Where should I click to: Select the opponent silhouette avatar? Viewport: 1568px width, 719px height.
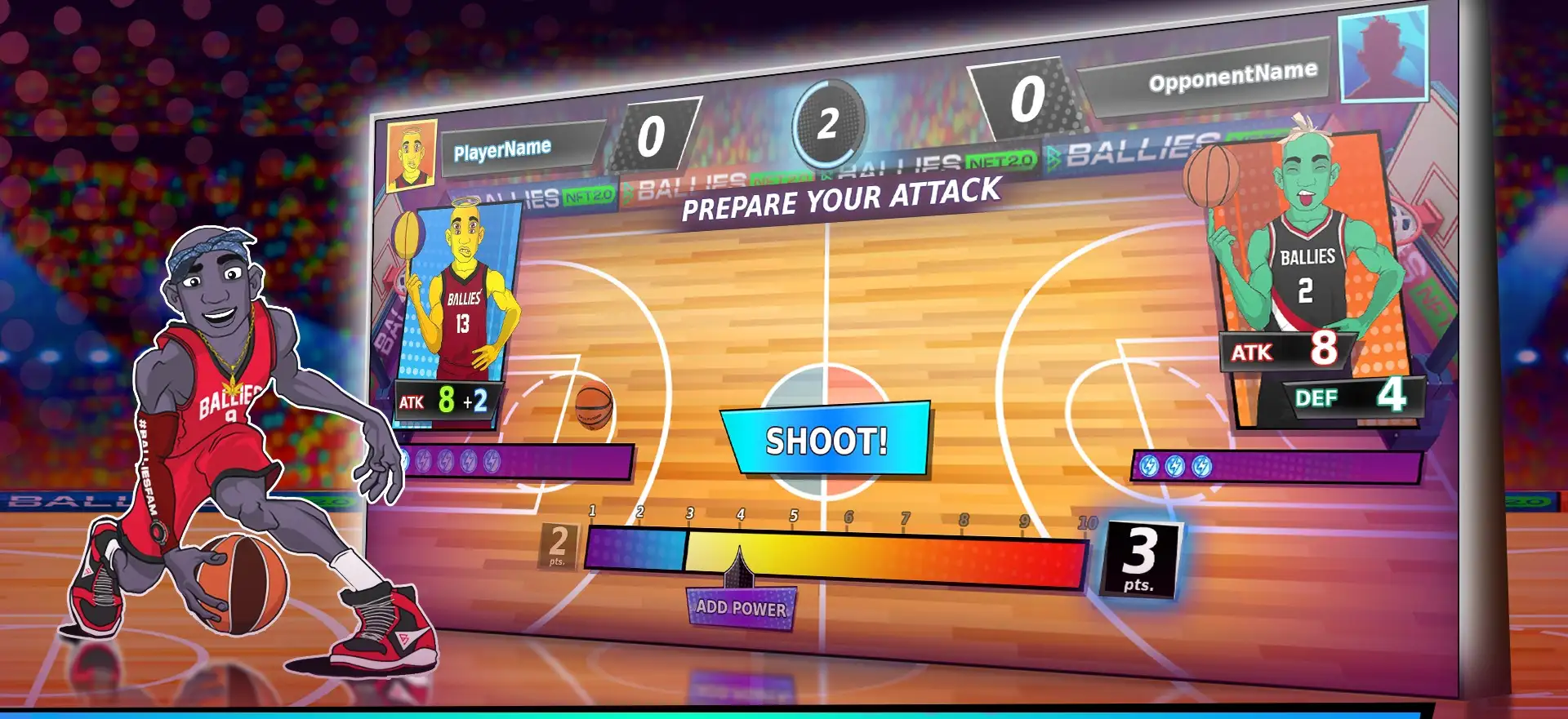(x=1383, y=57)
